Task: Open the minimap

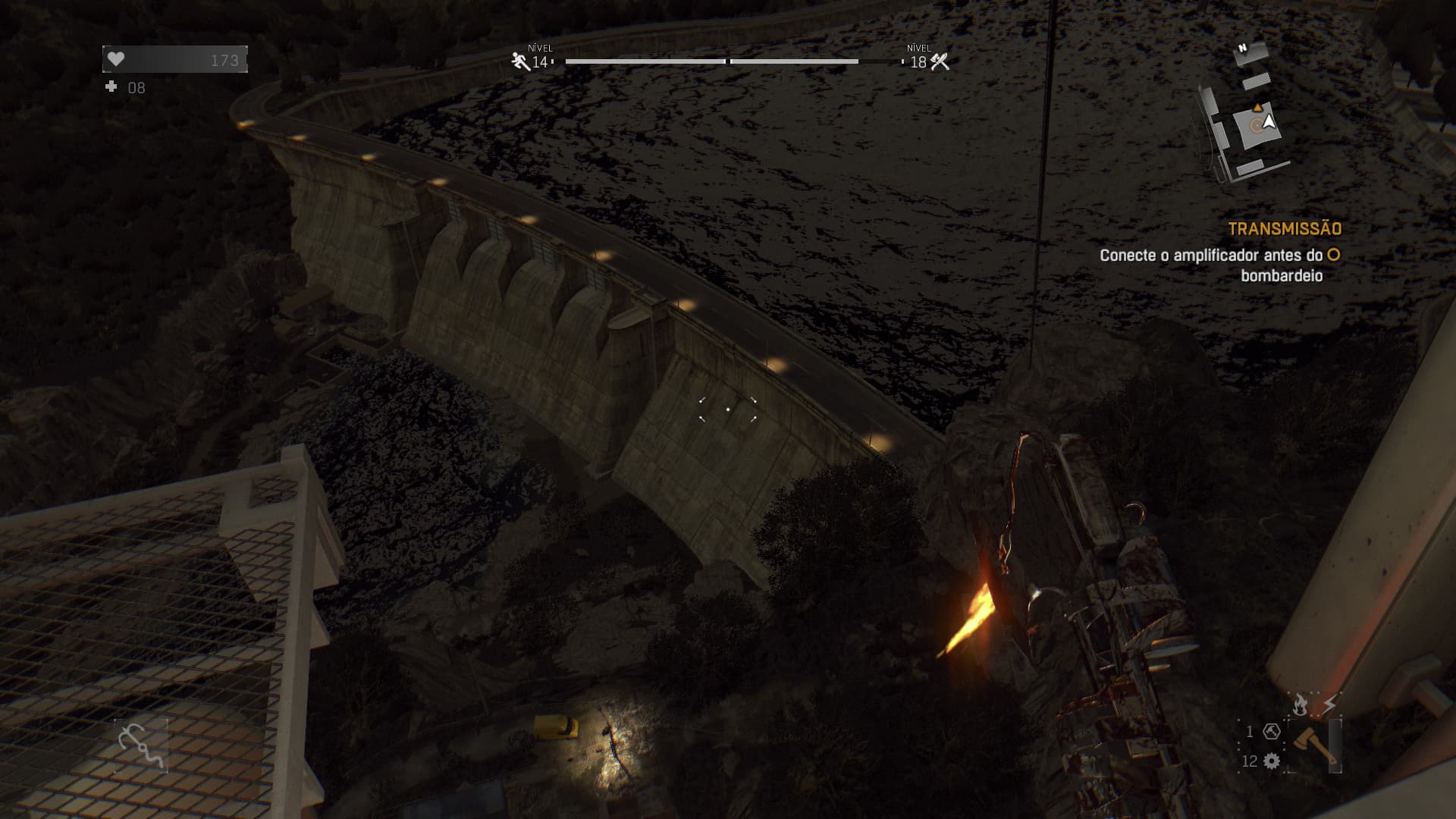Action: click(1246, 114)
